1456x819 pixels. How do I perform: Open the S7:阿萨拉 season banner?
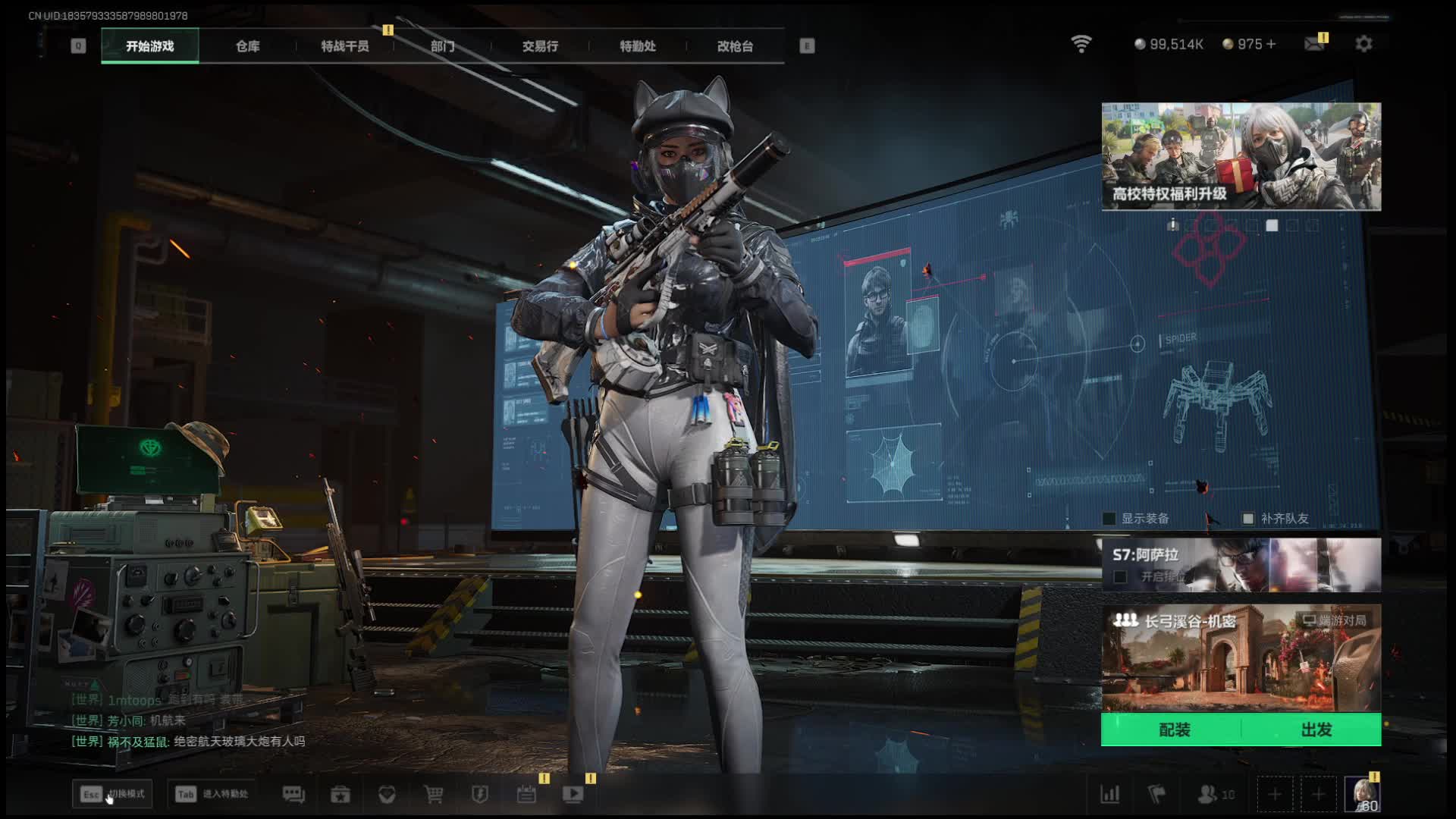(1241, 565)
